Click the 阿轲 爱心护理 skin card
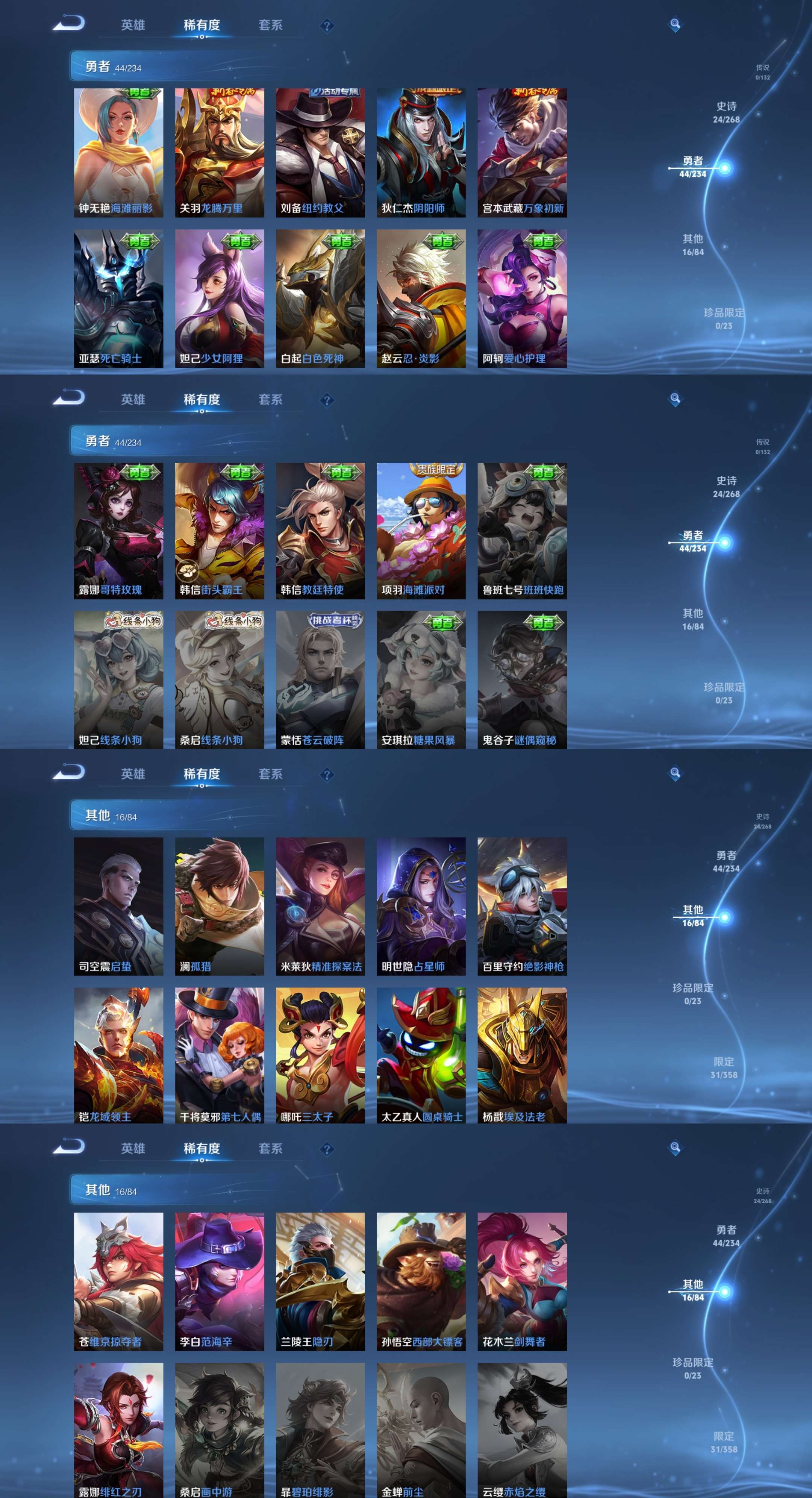This screenshot has width=812, height=1498. [522, 298]
